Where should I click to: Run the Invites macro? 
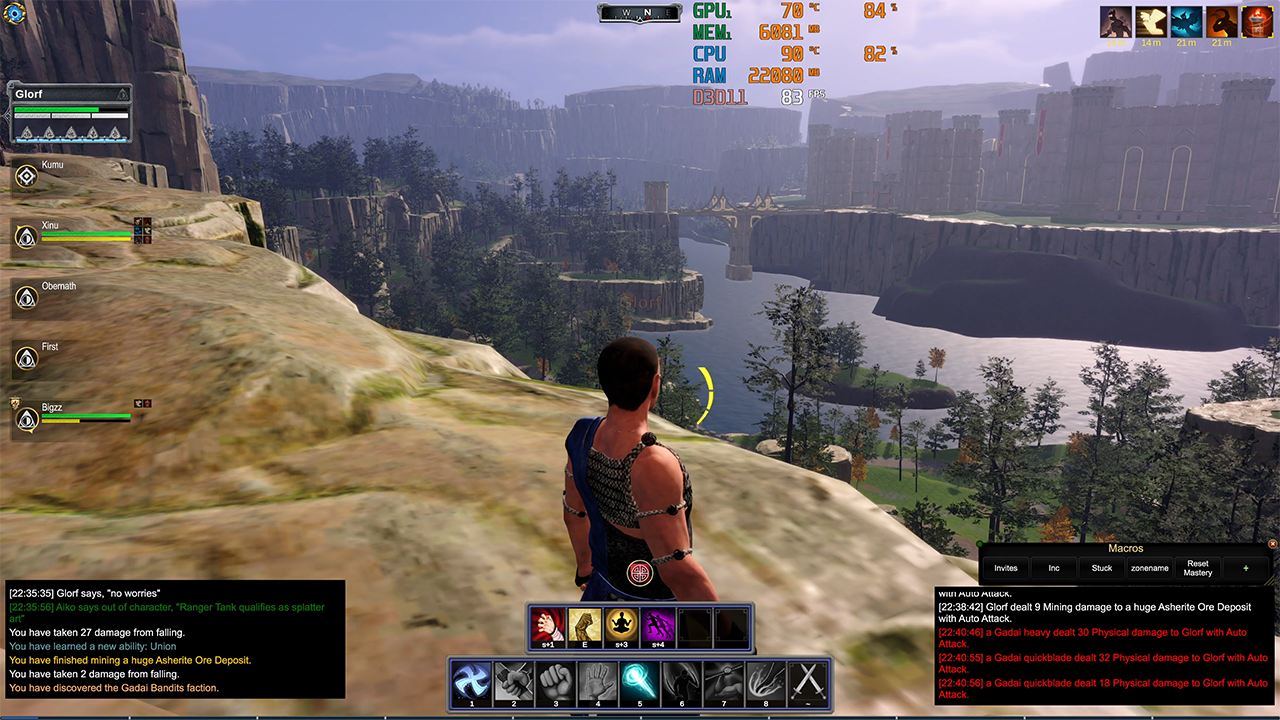click(1005, 568)
